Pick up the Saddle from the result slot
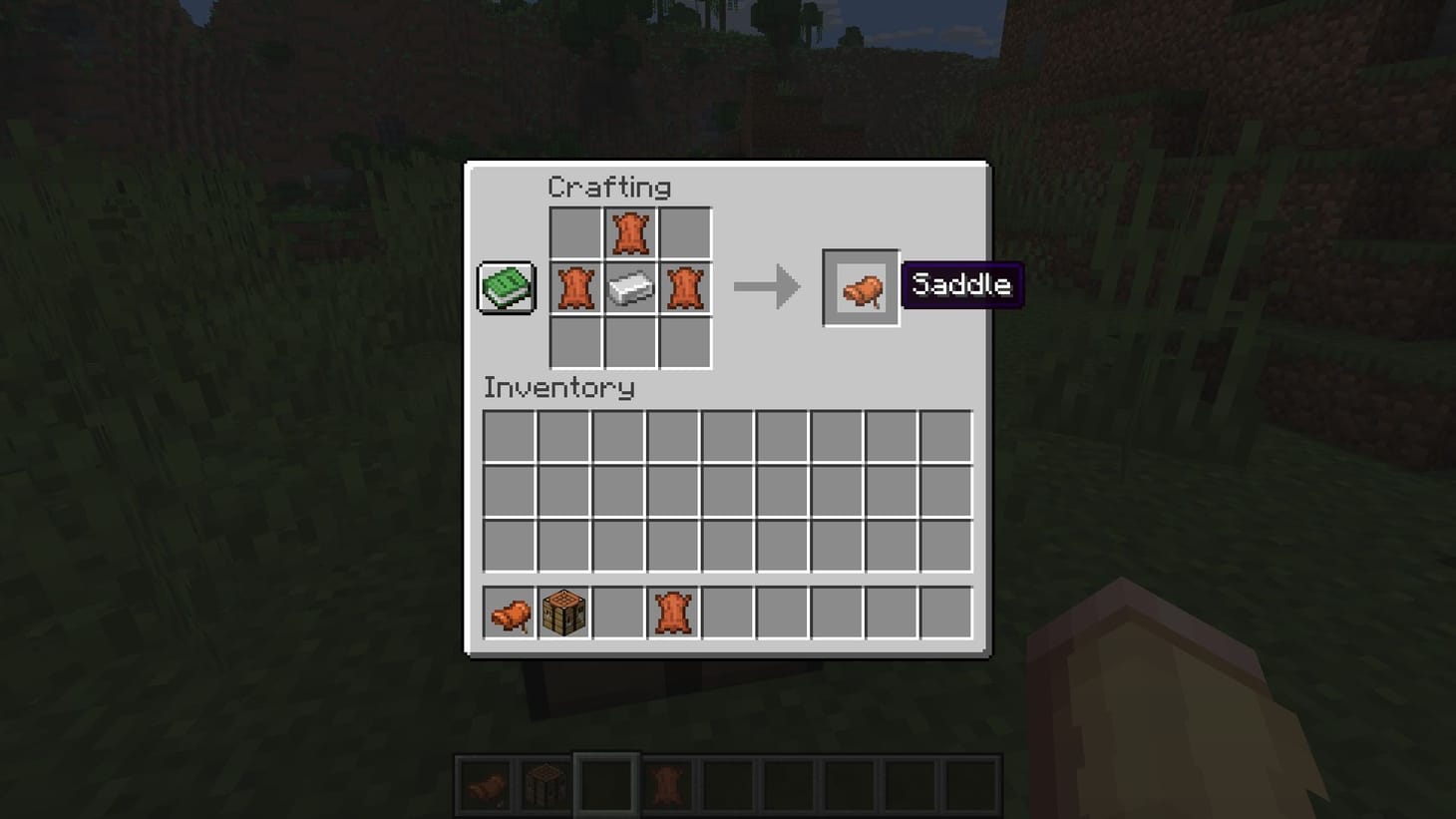 tap(860, 289)
